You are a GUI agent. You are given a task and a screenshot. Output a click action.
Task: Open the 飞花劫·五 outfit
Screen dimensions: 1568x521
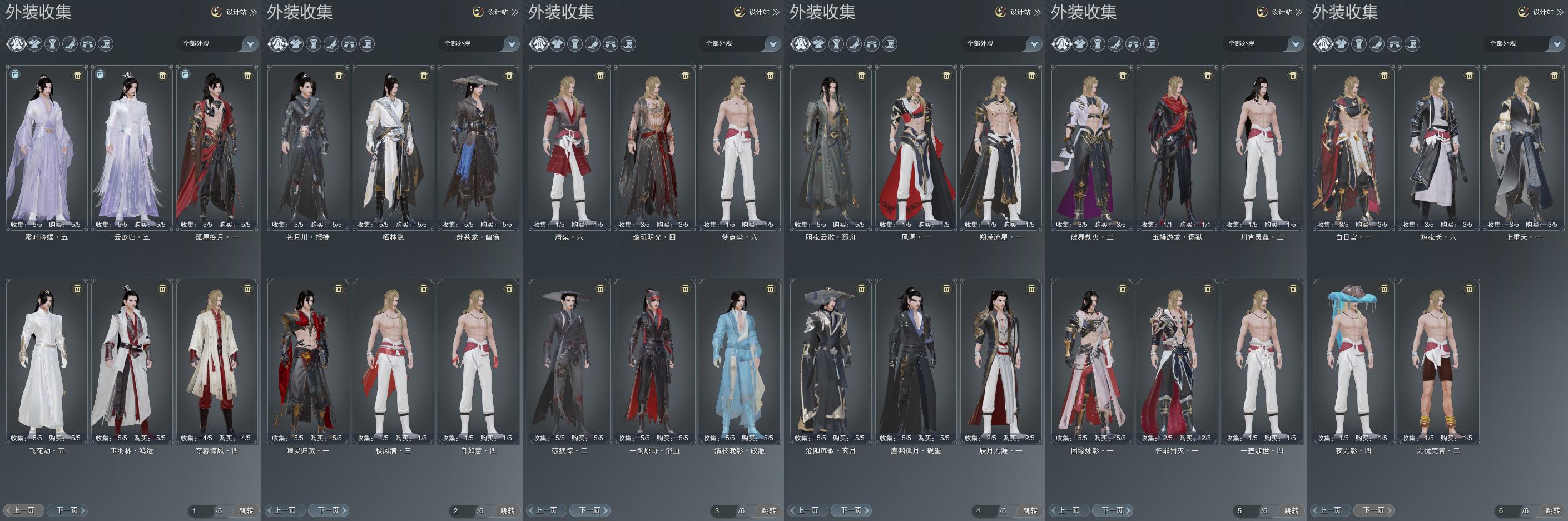coord(47,360)
